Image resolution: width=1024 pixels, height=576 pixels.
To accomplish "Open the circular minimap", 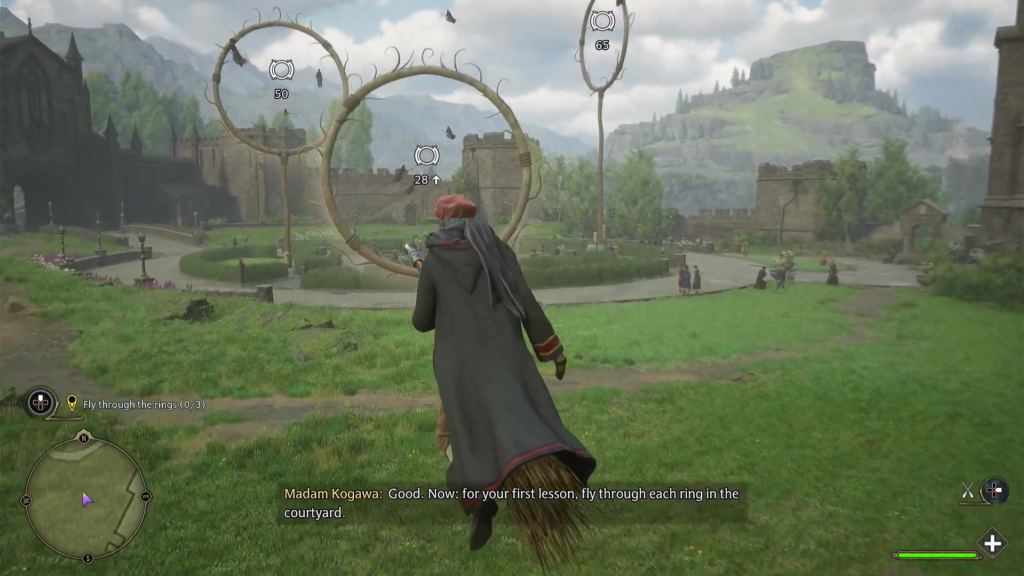I will pyautogui.click(x=85, y=497).
